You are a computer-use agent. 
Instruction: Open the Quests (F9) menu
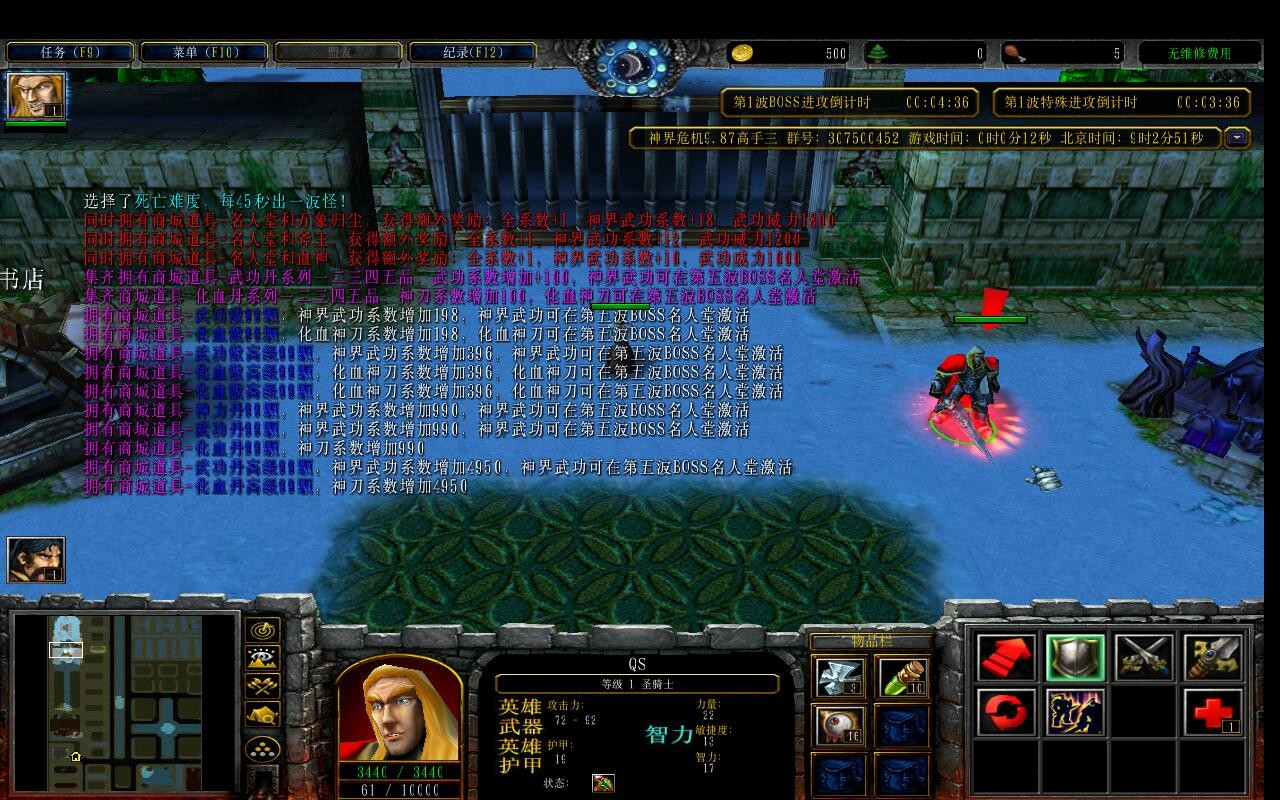(70, 52)
